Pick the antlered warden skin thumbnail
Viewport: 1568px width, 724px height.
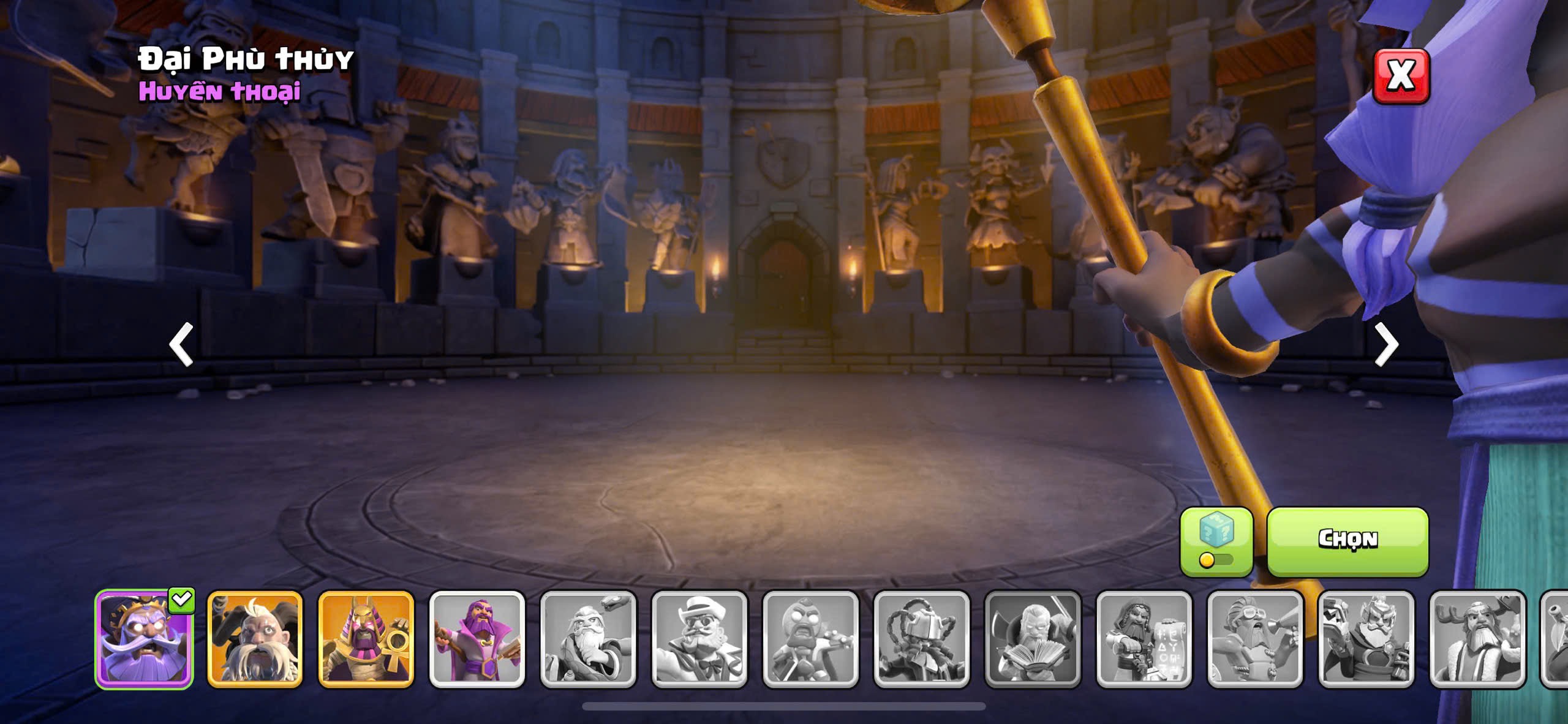coord(1477,639)
